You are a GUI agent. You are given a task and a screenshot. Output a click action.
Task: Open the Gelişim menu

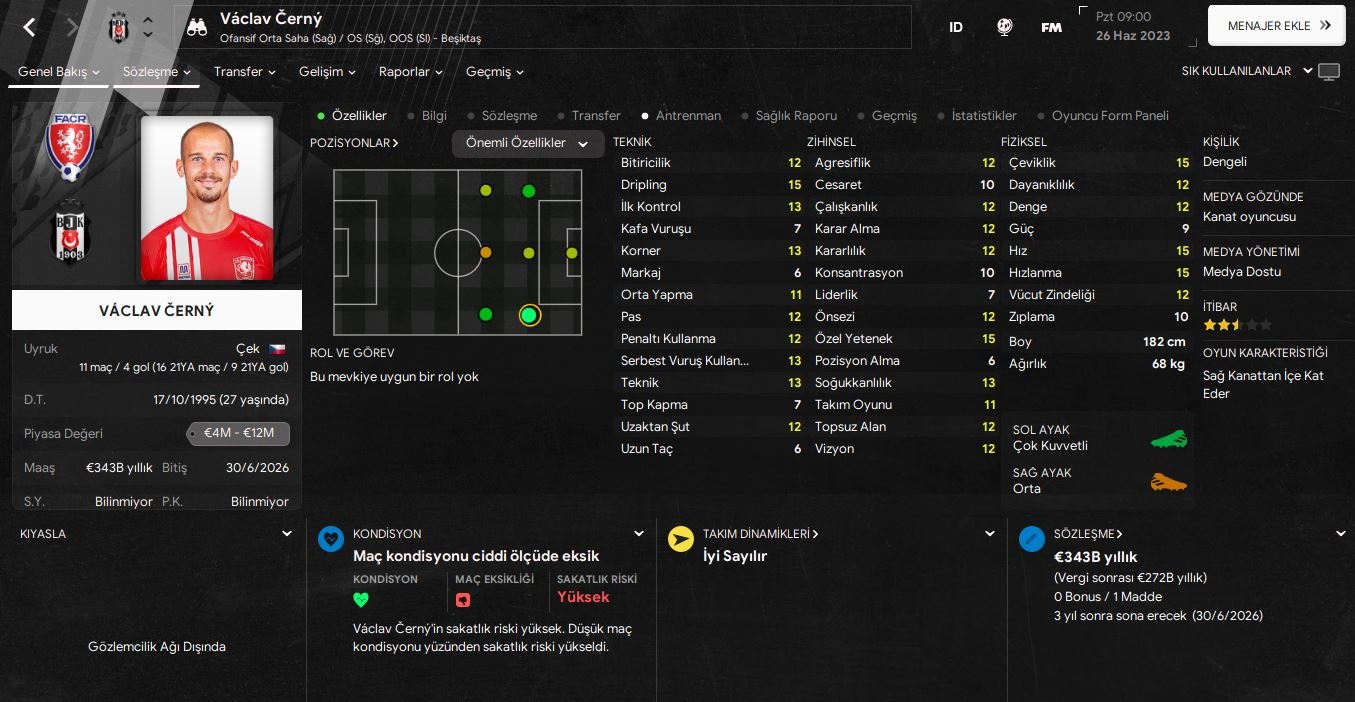click(x=327, y=72)
